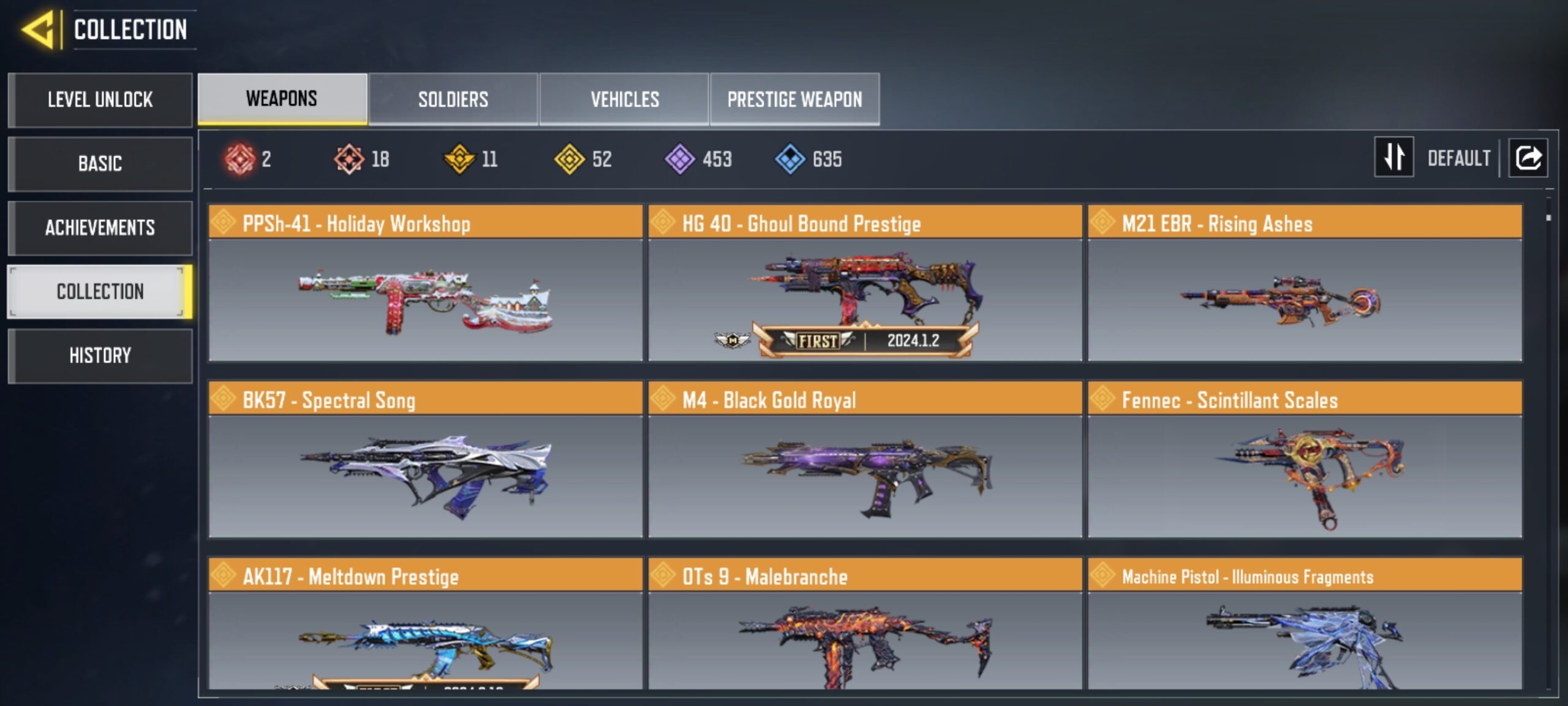
Task: Click the back arrow to exit Collection
Action: point(37,29)
